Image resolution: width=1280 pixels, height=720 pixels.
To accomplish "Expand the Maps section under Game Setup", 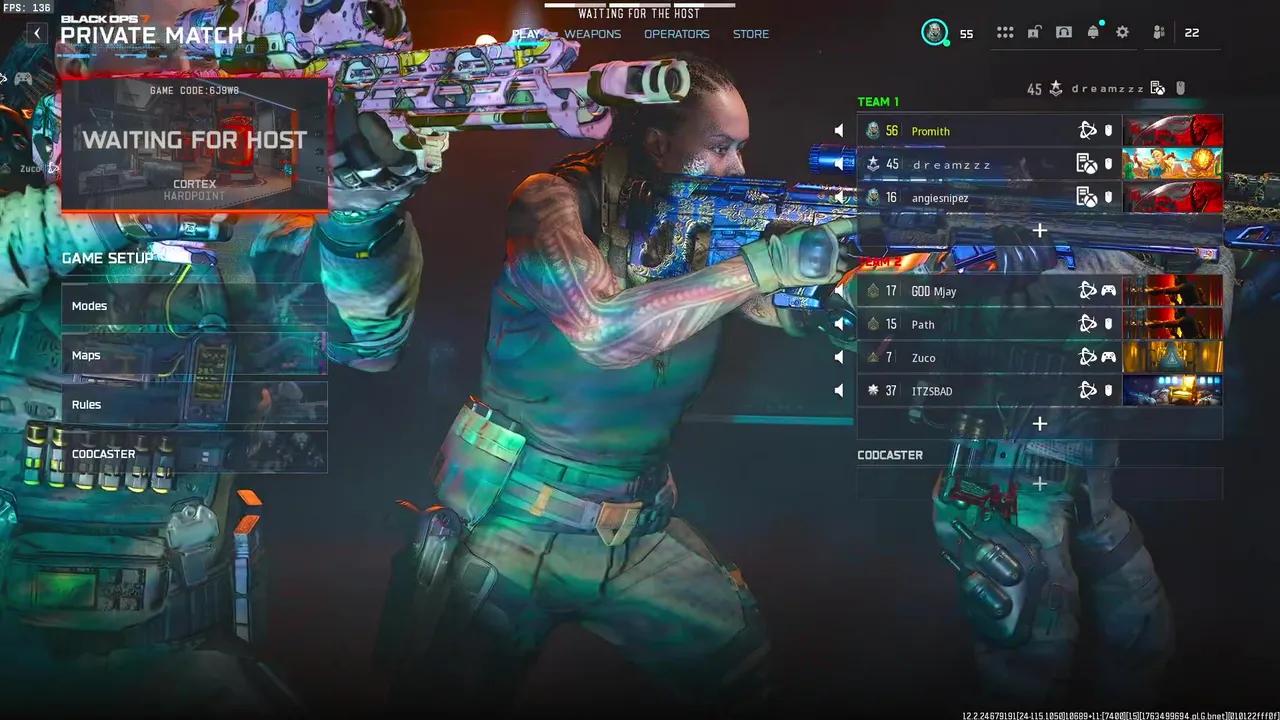I will pyautogui.click(x=193, y=354).
